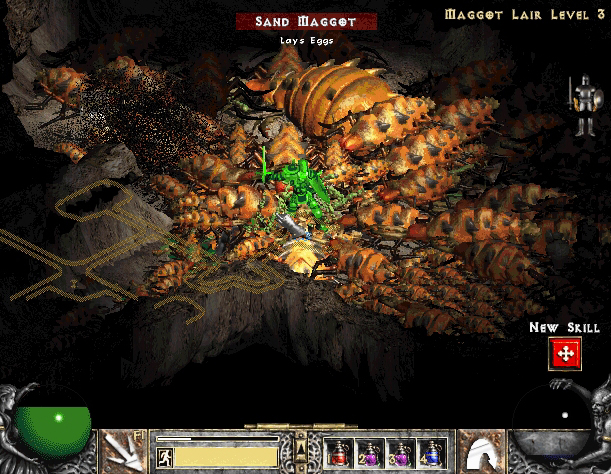Use the blue mana potion in belt
The height and width of the screenshot is (474, 611).
pos(431,453)
